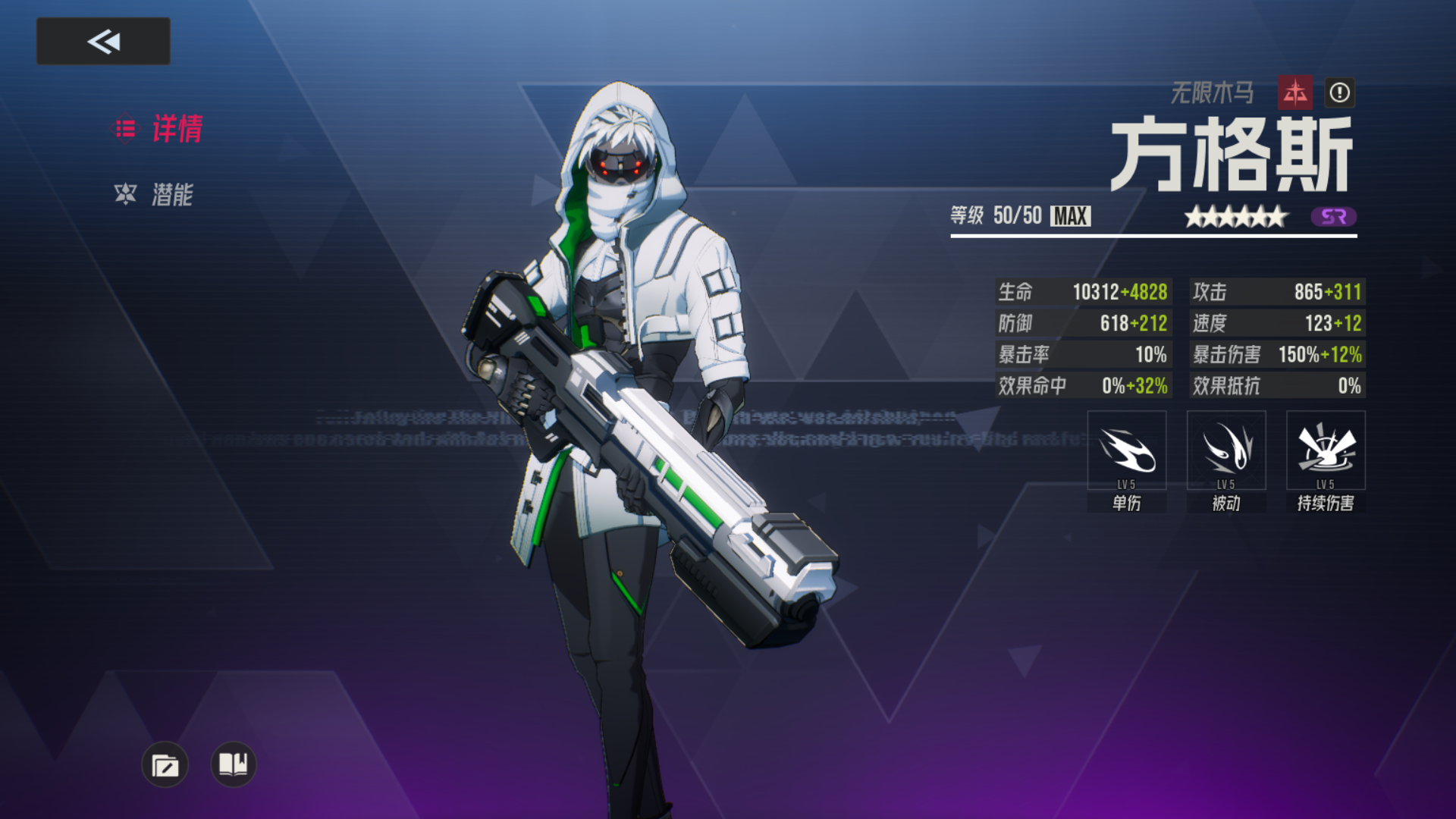Select the 生命 HP stat row

point(1082,292)
